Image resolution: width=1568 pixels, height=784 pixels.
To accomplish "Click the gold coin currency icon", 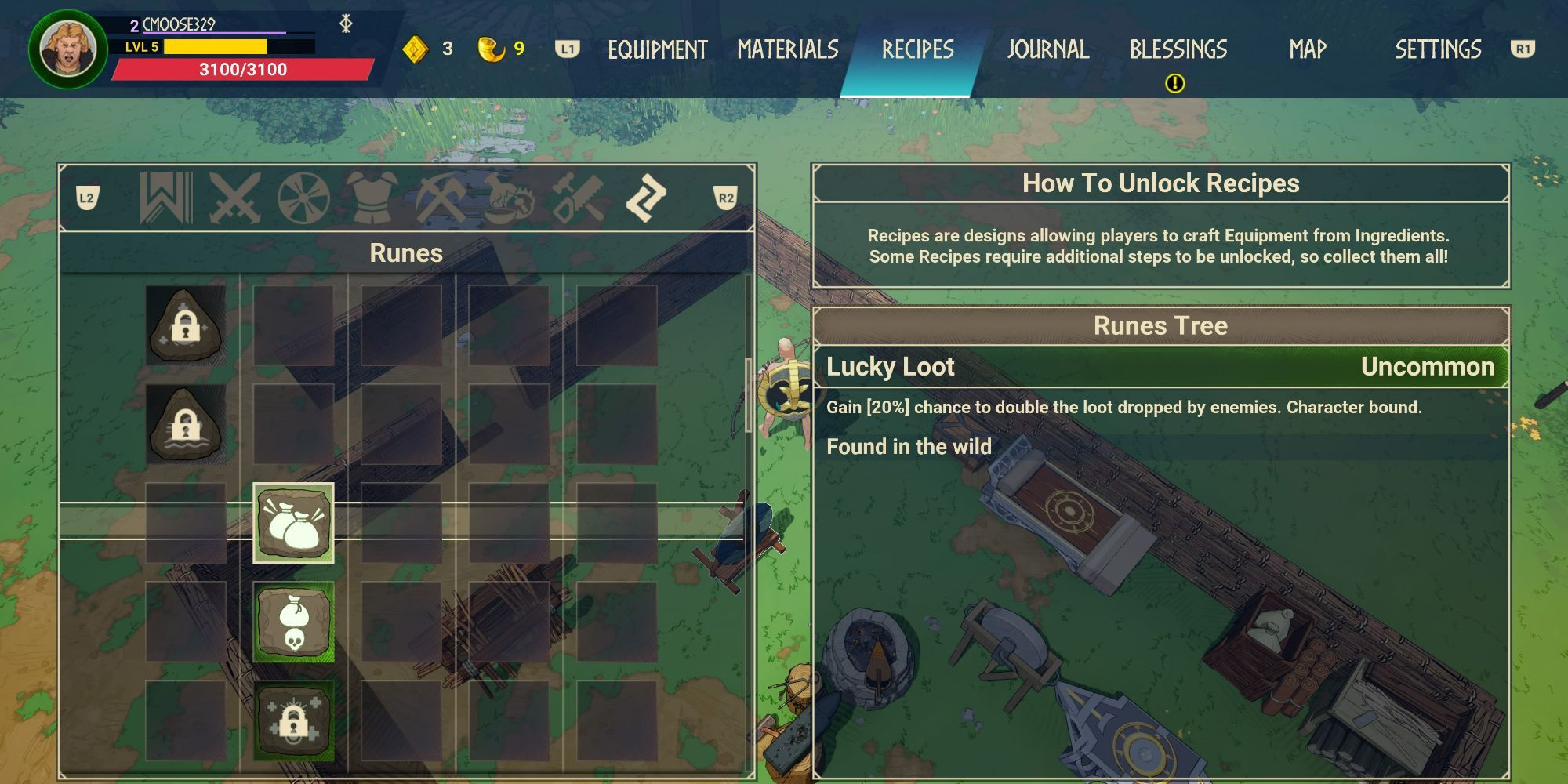I will [418, 49].
